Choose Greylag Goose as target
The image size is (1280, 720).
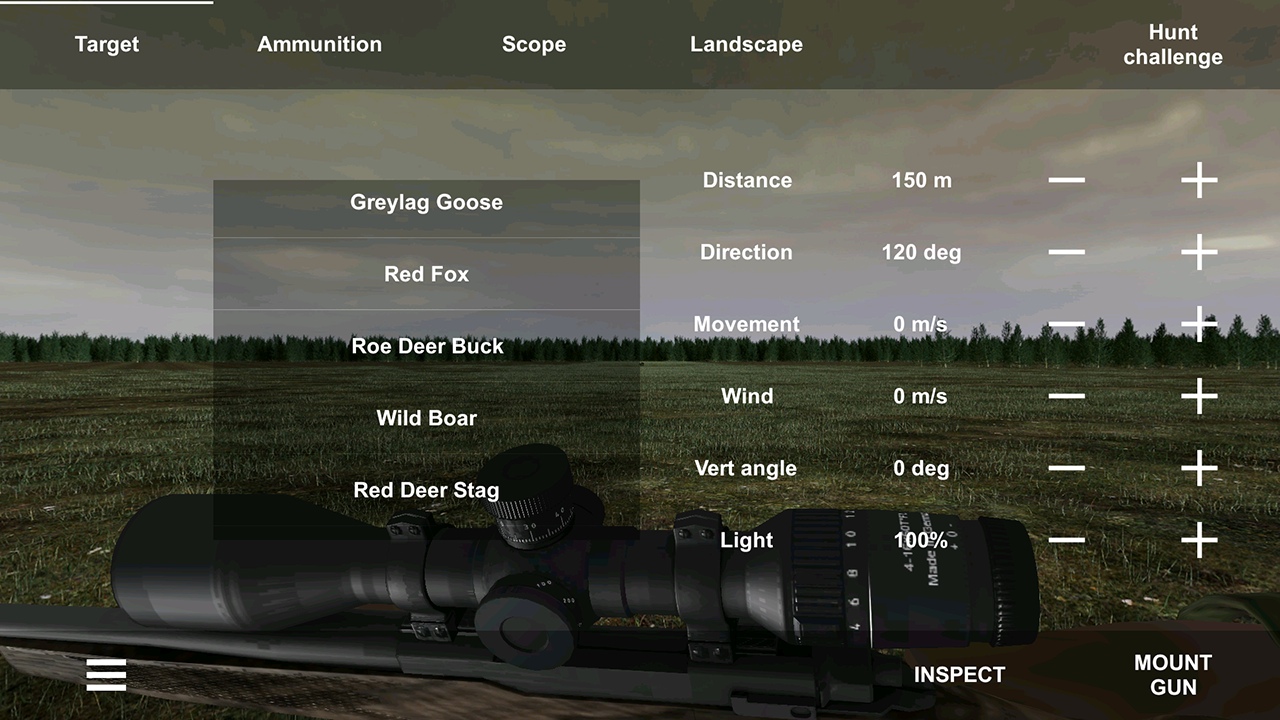pyautogui.click(x=426, y=203)
